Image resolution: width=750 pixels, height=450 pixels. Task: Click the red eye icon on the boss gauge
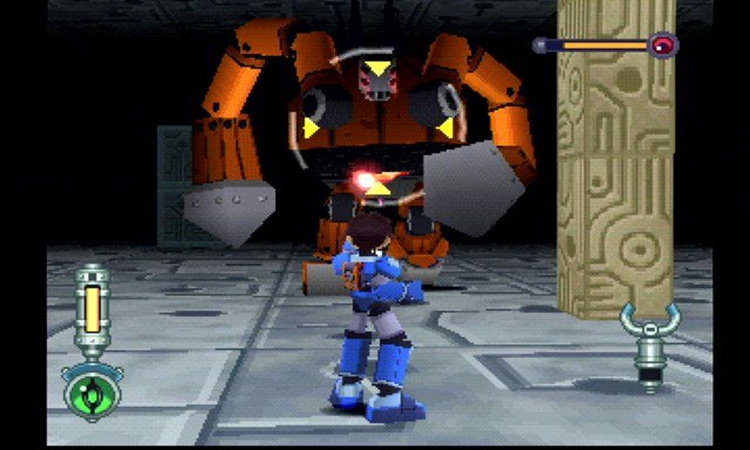pos(662,44)
